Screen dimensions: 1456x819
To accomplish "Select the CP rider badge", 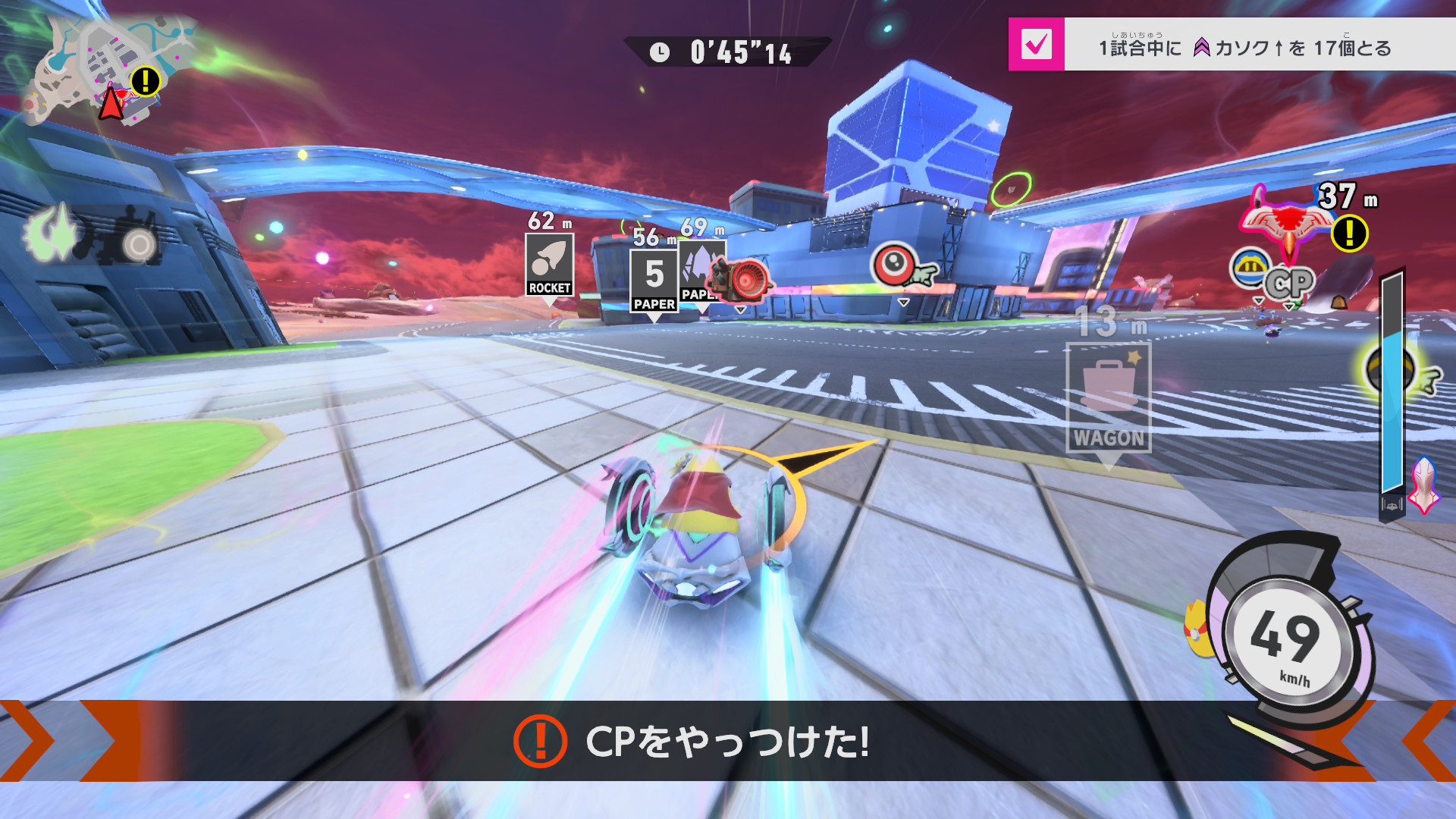I will 1288,284.
